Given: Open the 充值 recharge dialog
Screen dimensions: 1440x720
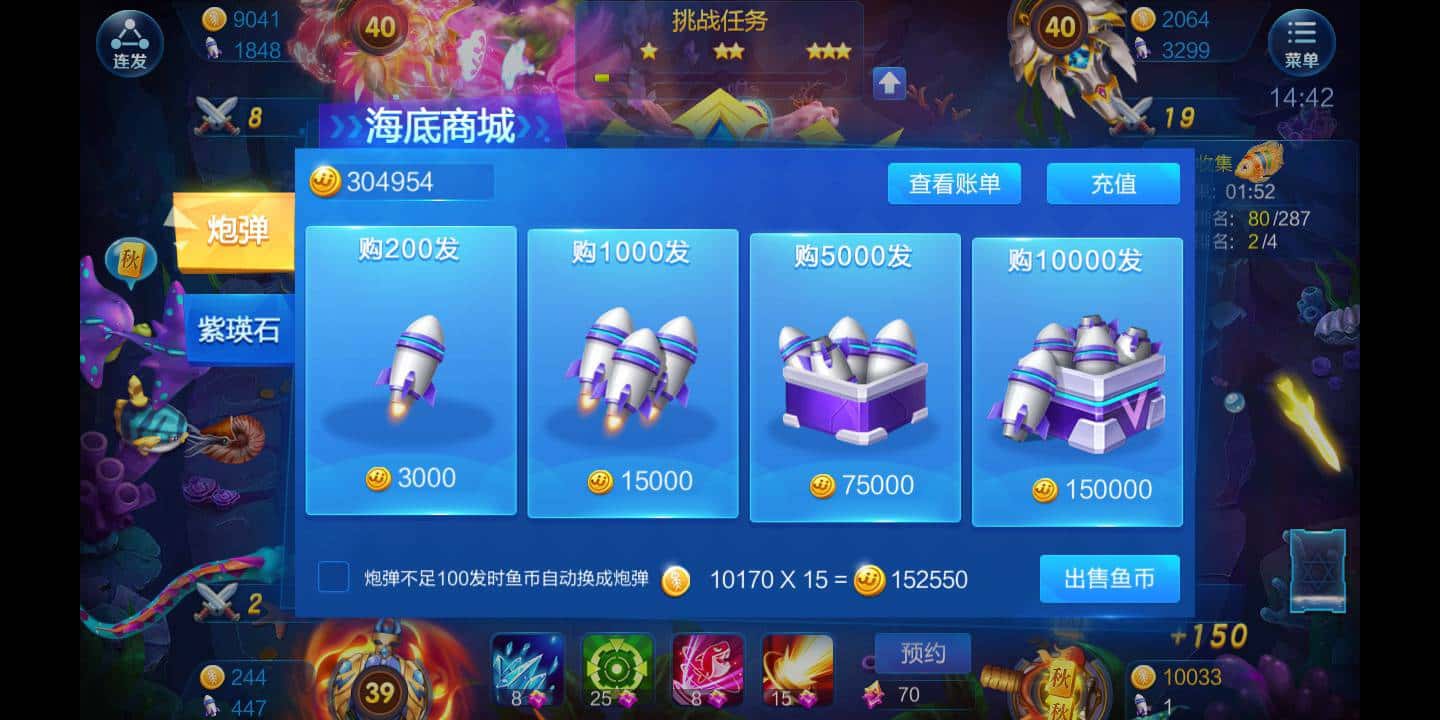Looking at the screenshot, I should pyautogui.click(x=1111, y=184).
